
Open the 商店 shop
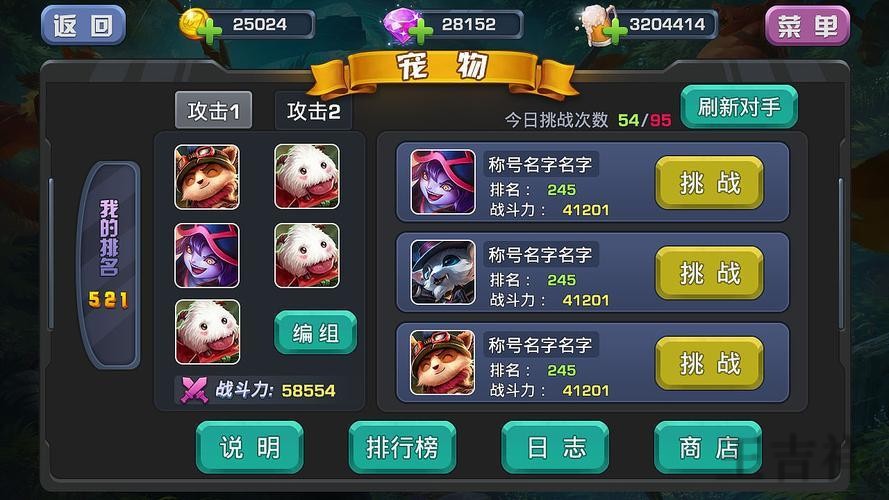point(707,447)
